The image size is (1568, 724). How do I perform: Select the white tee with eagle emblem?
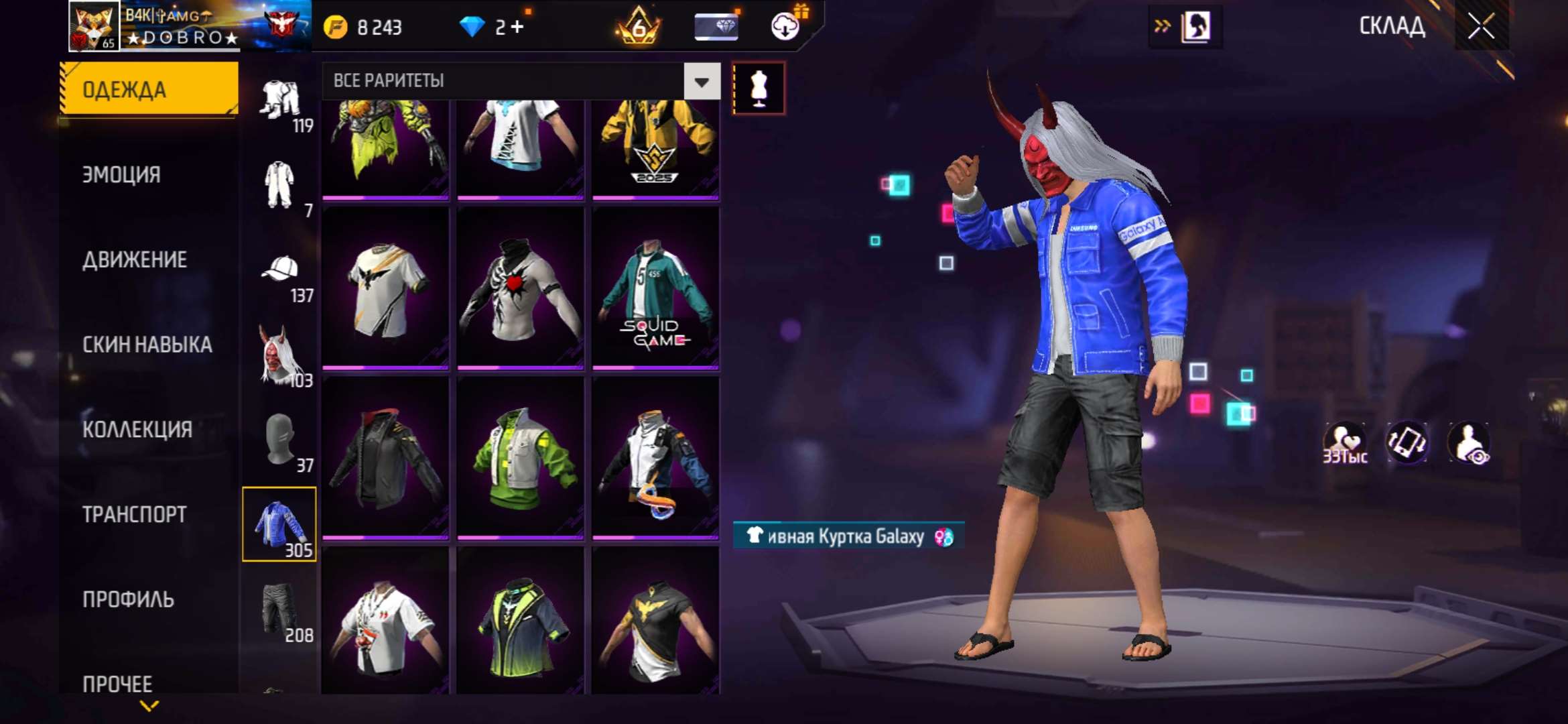[385, 288]
